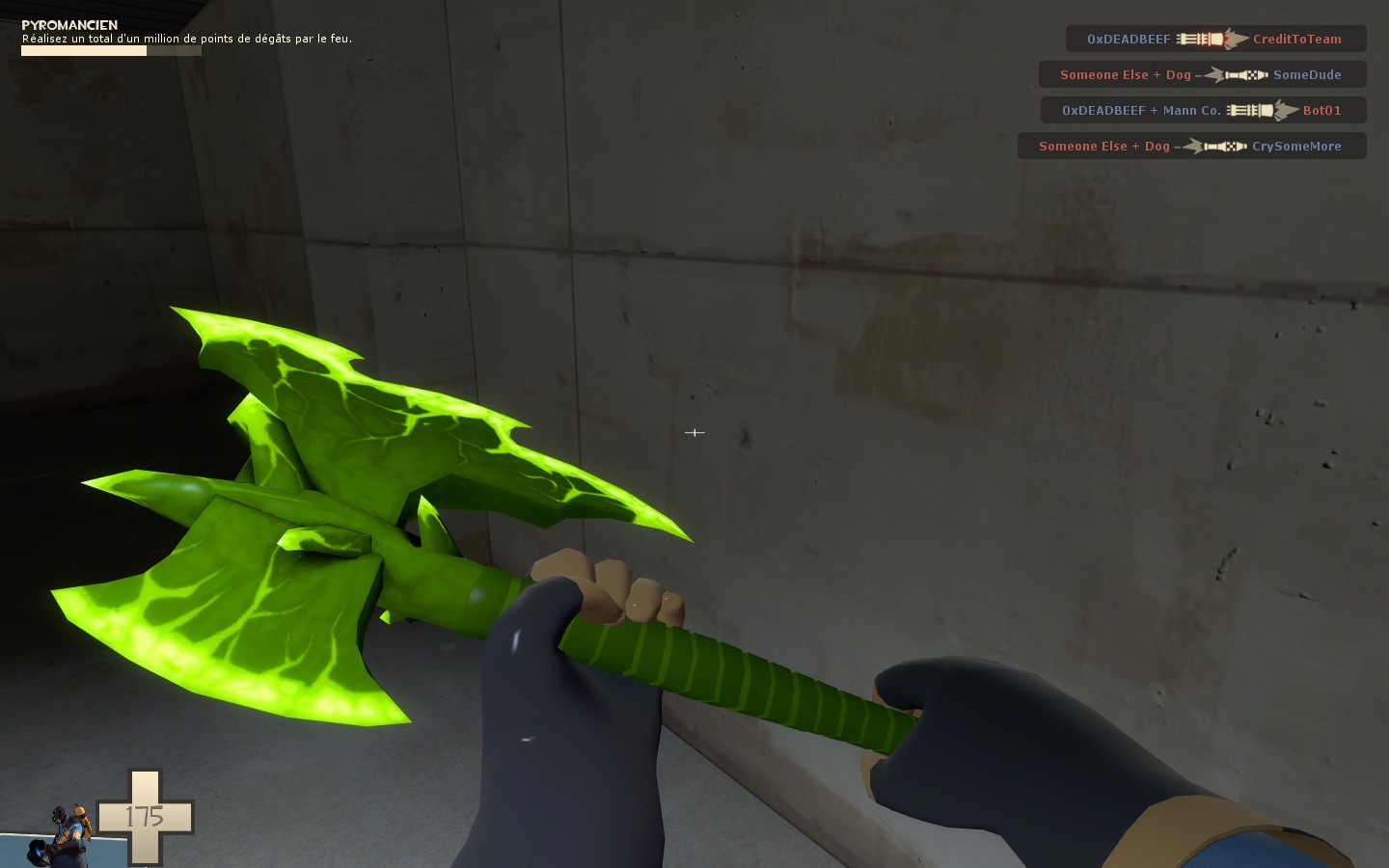Click the SomeDude name in the second kill entry
The width and height of the screenshot is (1389, 868).
pyautogui.click(x=1307, y=74)
